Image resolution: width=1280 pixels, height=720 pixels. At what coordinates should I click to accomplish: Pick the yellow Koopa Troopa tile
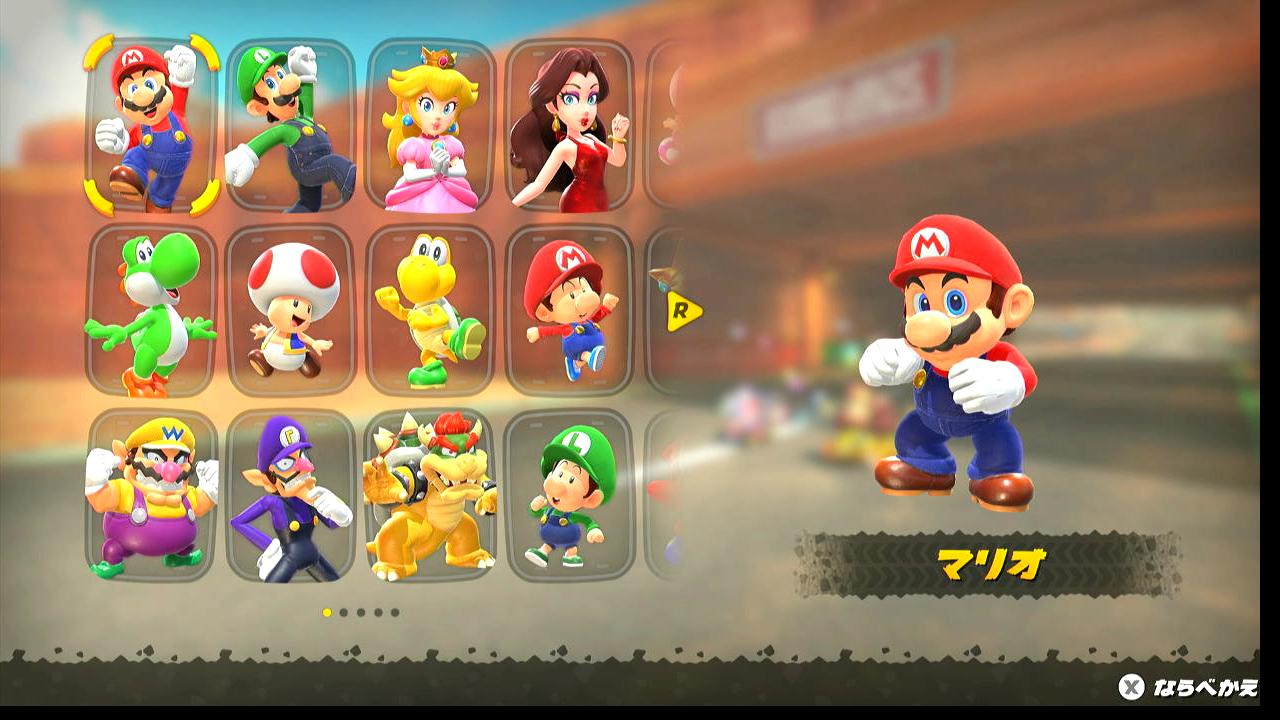pos(430,310)
